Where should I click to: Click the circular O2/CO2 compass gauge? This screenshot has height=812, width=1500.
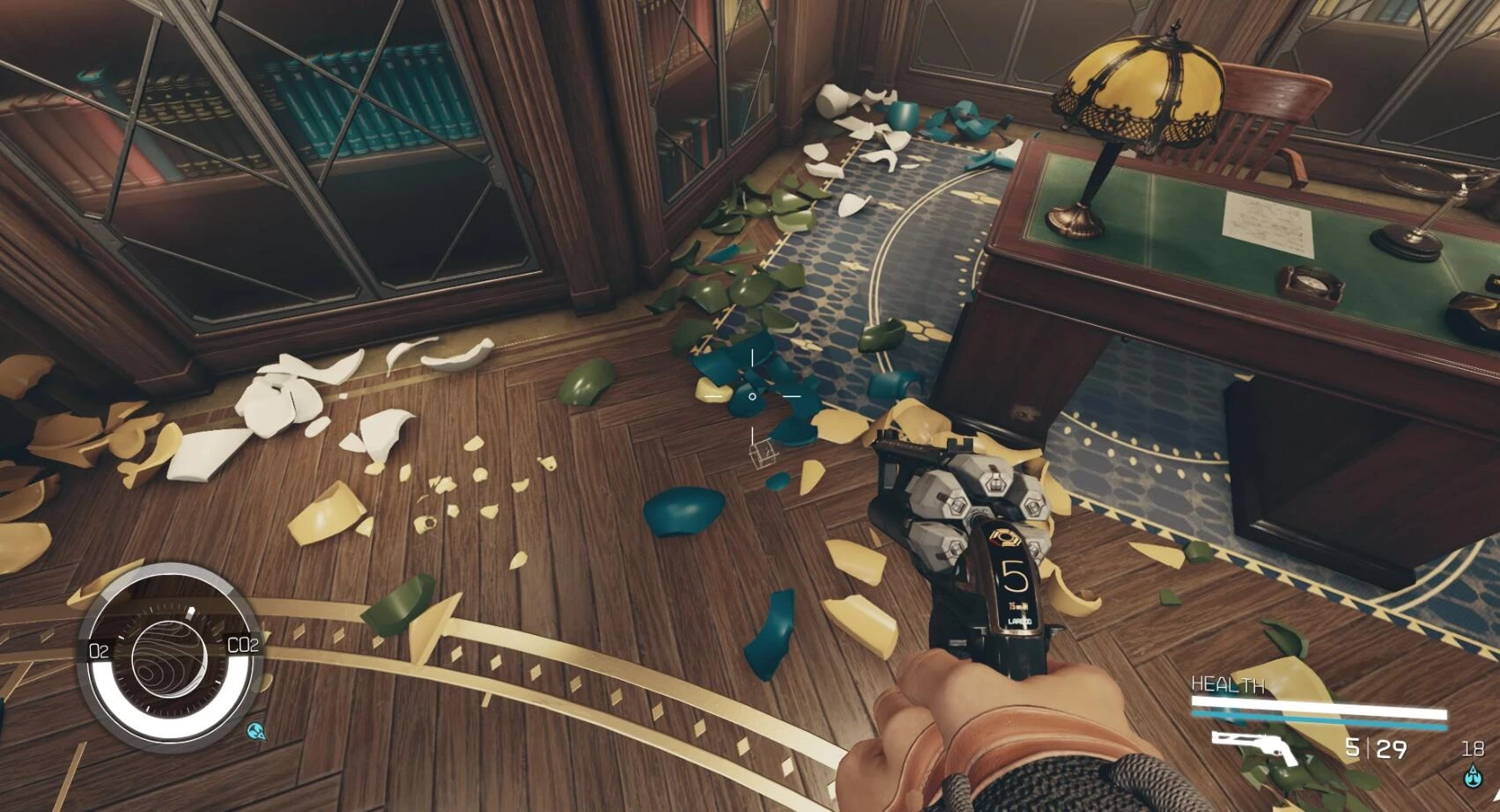pos(169,657)
